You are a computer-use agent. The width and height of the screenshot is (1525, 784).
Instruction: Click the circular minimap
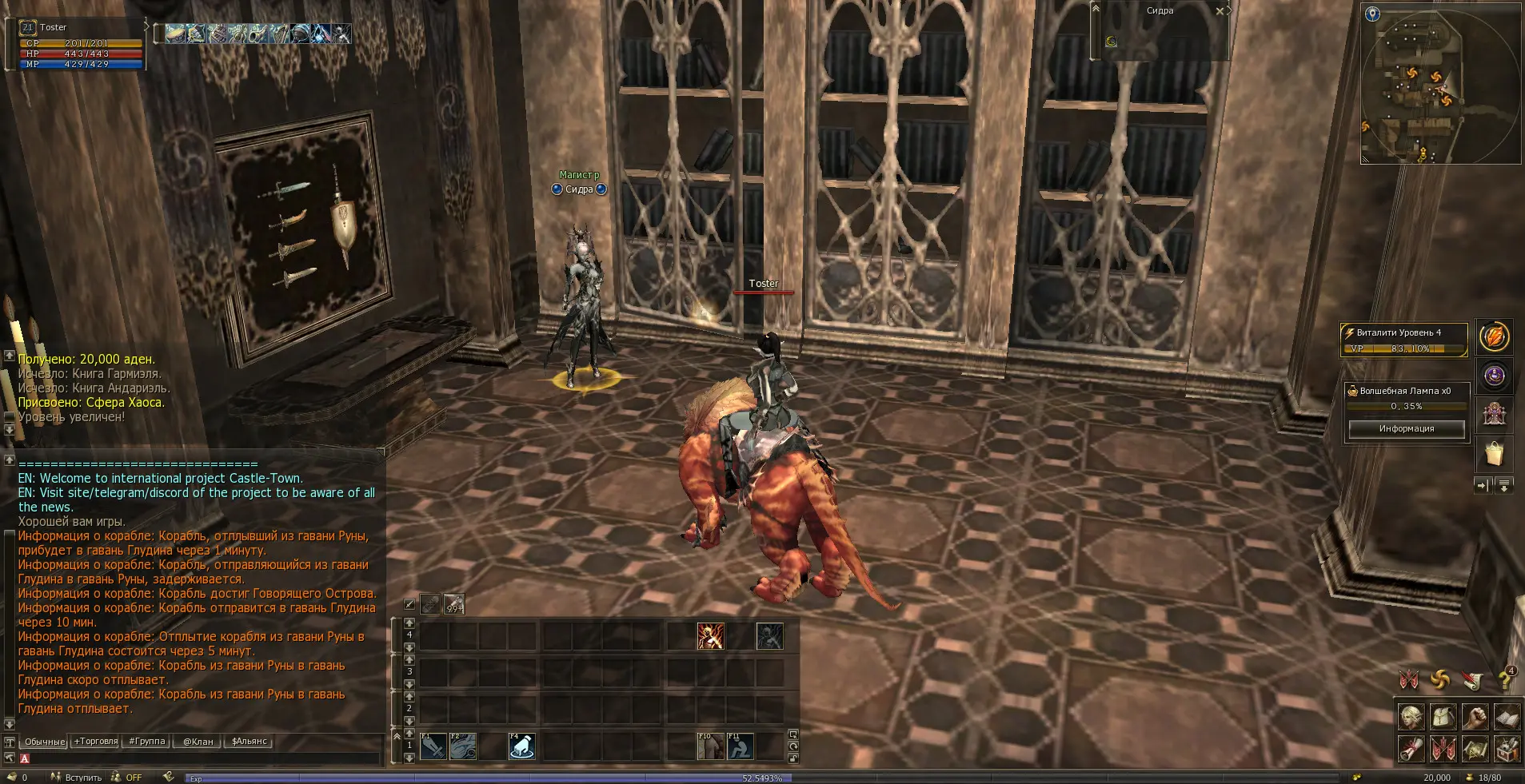[x=1439, y=84]
